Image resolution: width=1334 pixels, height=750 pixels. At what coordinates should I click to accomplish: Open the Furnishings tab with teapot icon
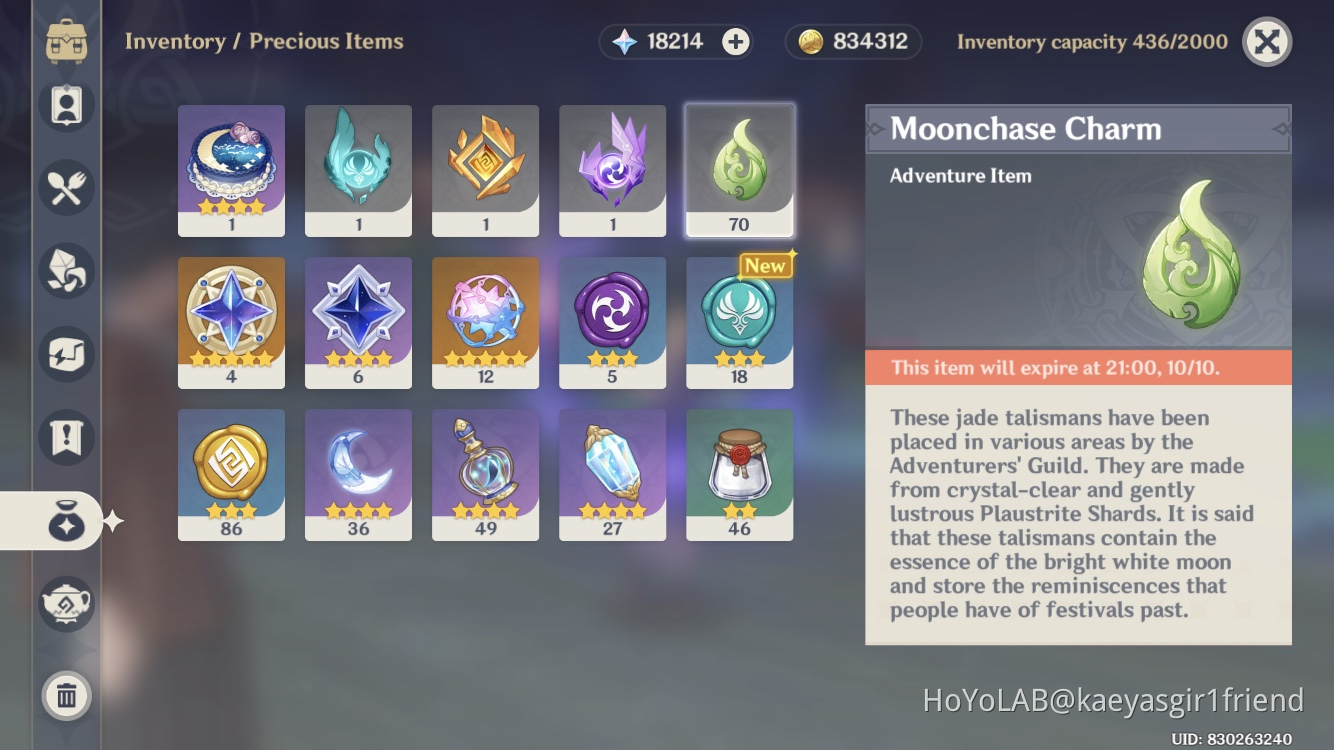click(x=66, y=604)
